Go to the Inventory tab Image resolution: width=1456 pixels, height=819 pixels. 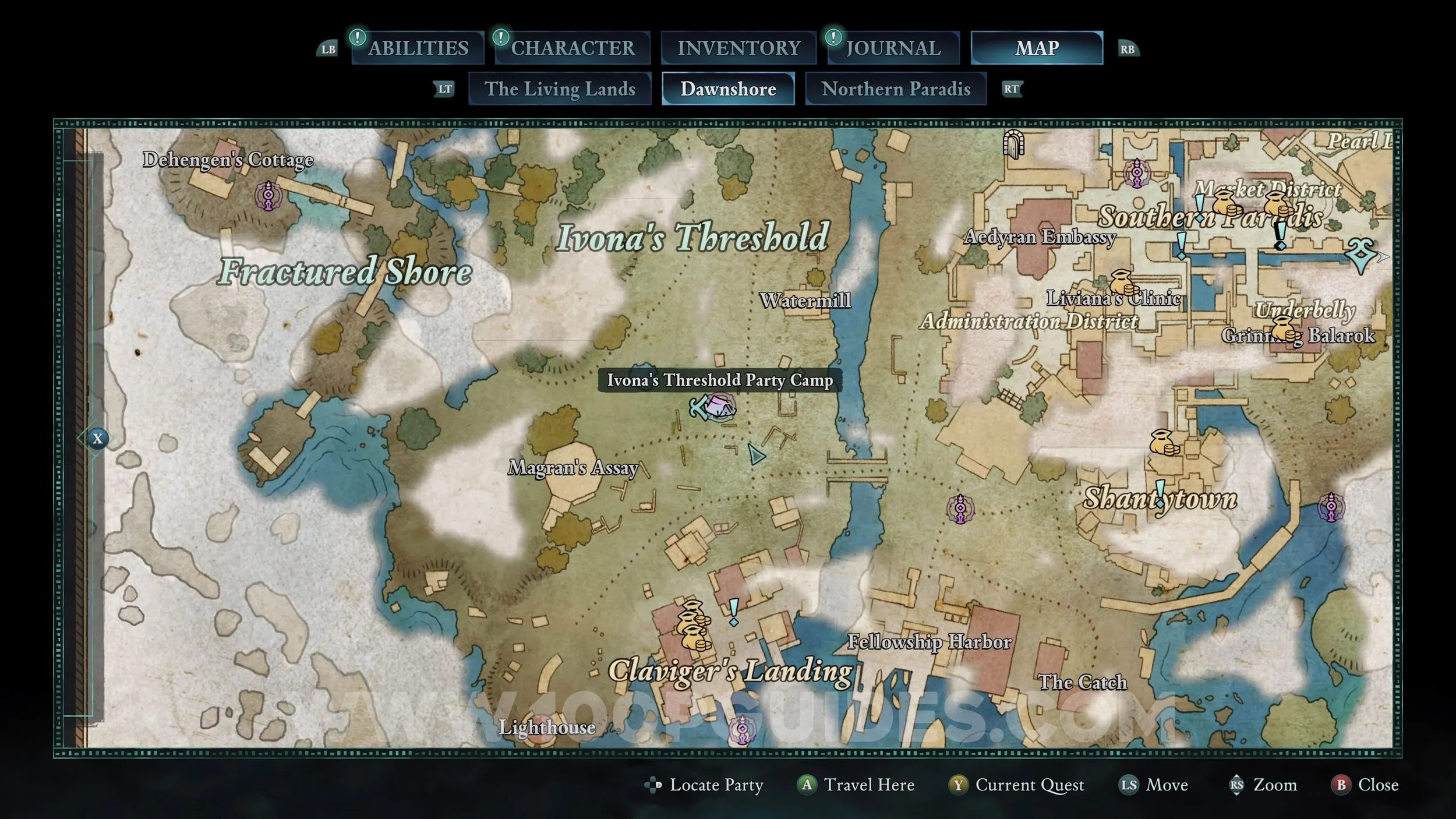[x=738, y=48]
